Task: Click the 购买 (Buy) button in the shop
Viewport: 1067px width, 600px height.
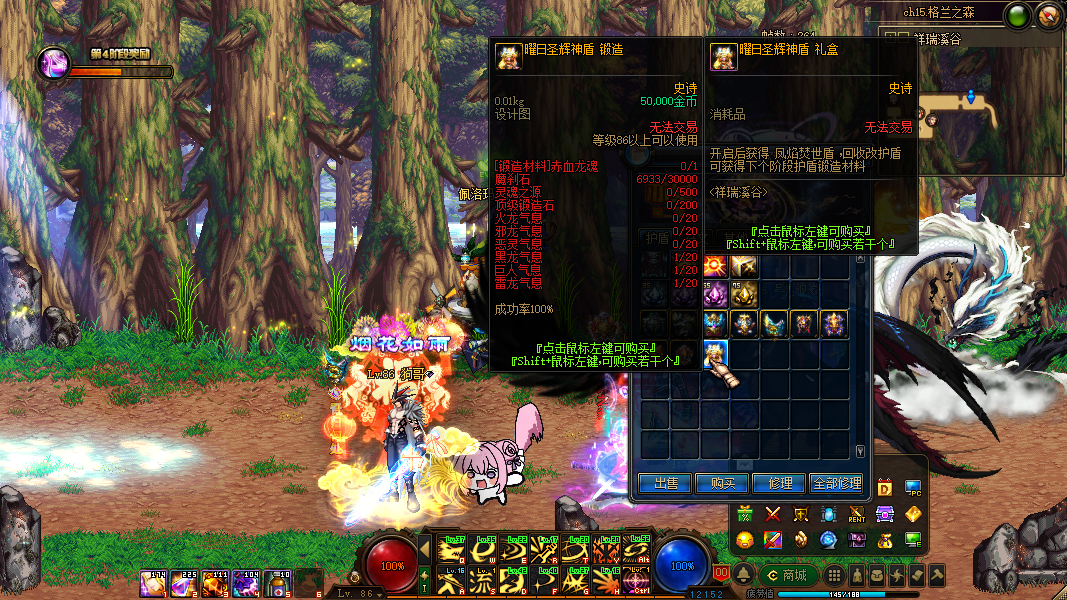Action: pos(722,483)
